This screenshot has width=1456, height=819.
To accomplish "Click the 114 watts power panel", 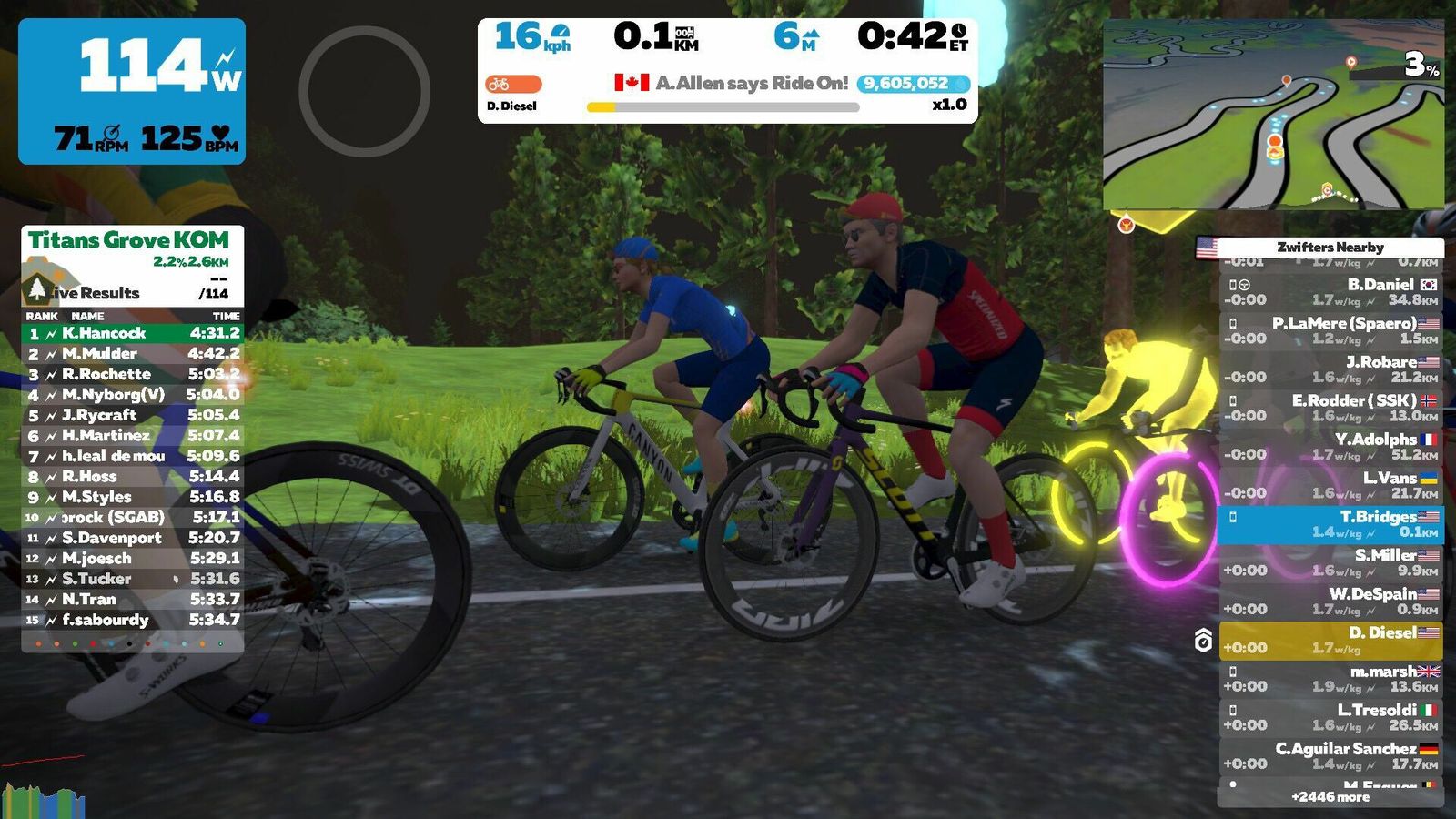I will (x=132, y=91).
